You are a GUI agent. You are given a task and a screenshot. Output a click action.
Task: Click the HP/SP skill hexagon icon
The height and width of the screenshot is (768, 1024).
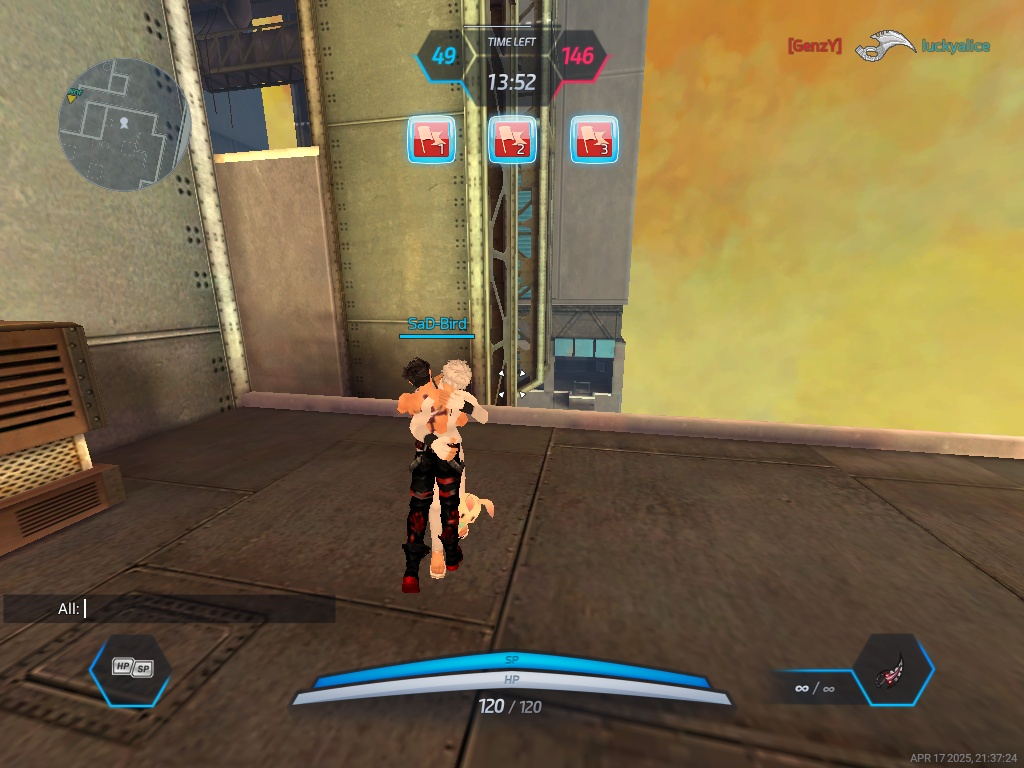click(131, 670)
